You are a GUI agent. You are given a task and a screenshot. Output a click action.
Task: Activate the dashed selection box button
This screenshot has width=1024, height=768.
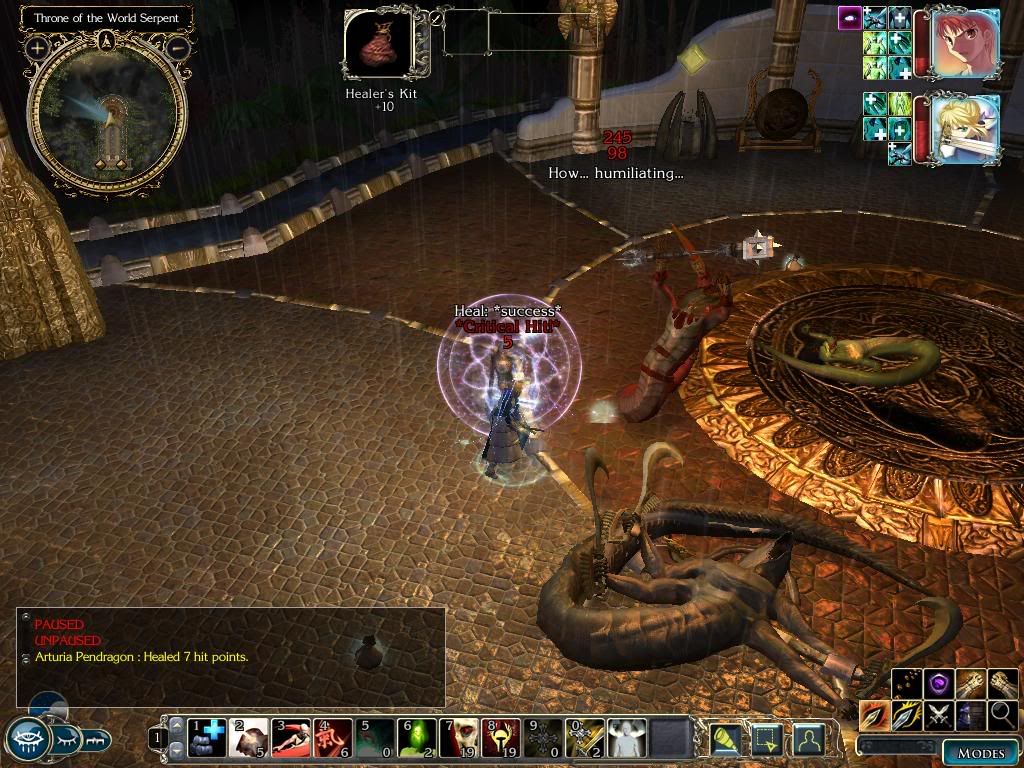(767, 739)
